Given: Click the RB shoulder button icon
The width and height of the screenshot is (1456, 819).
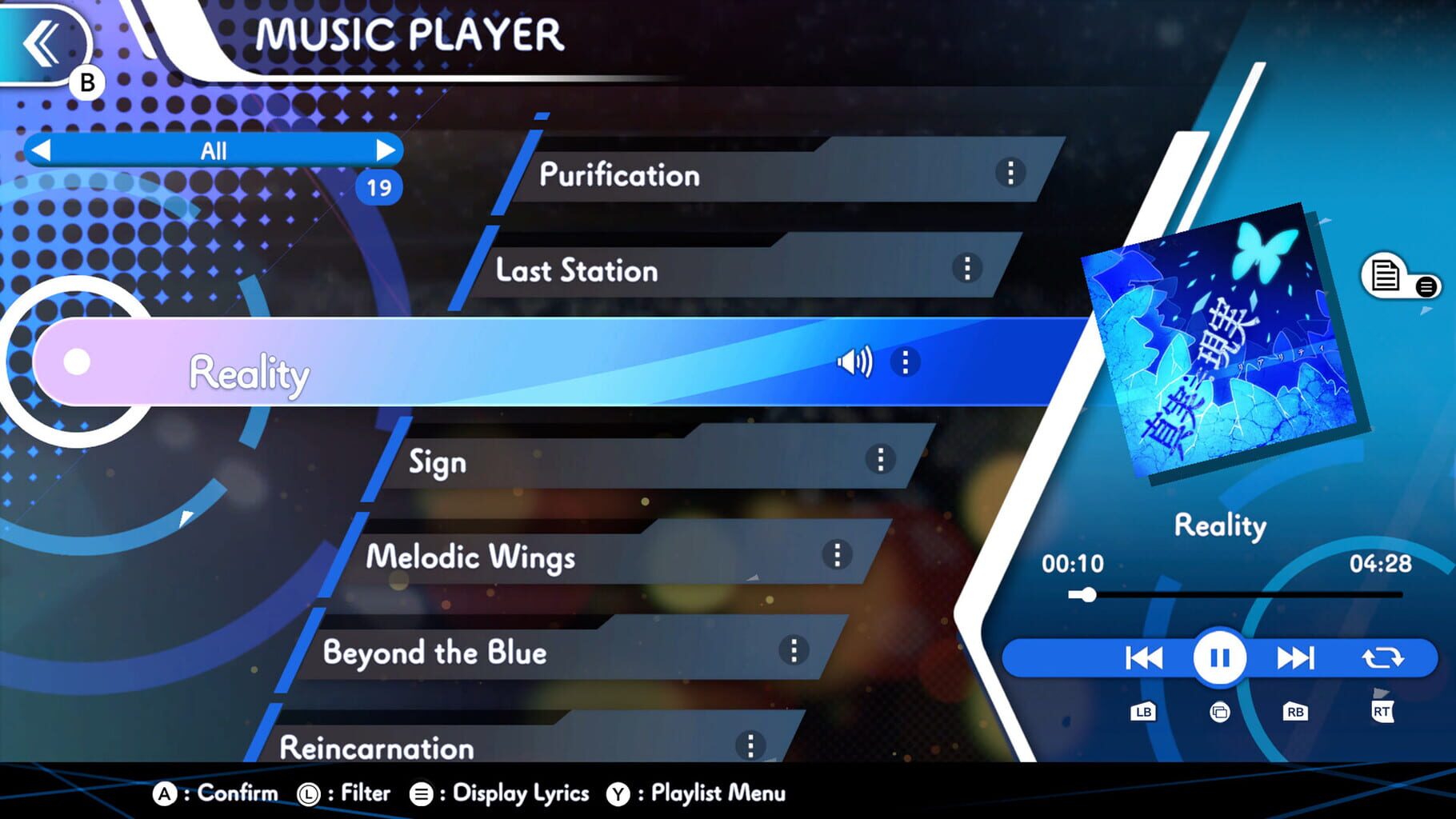Looking at the screenshot, I should (x=1296, y=711).
